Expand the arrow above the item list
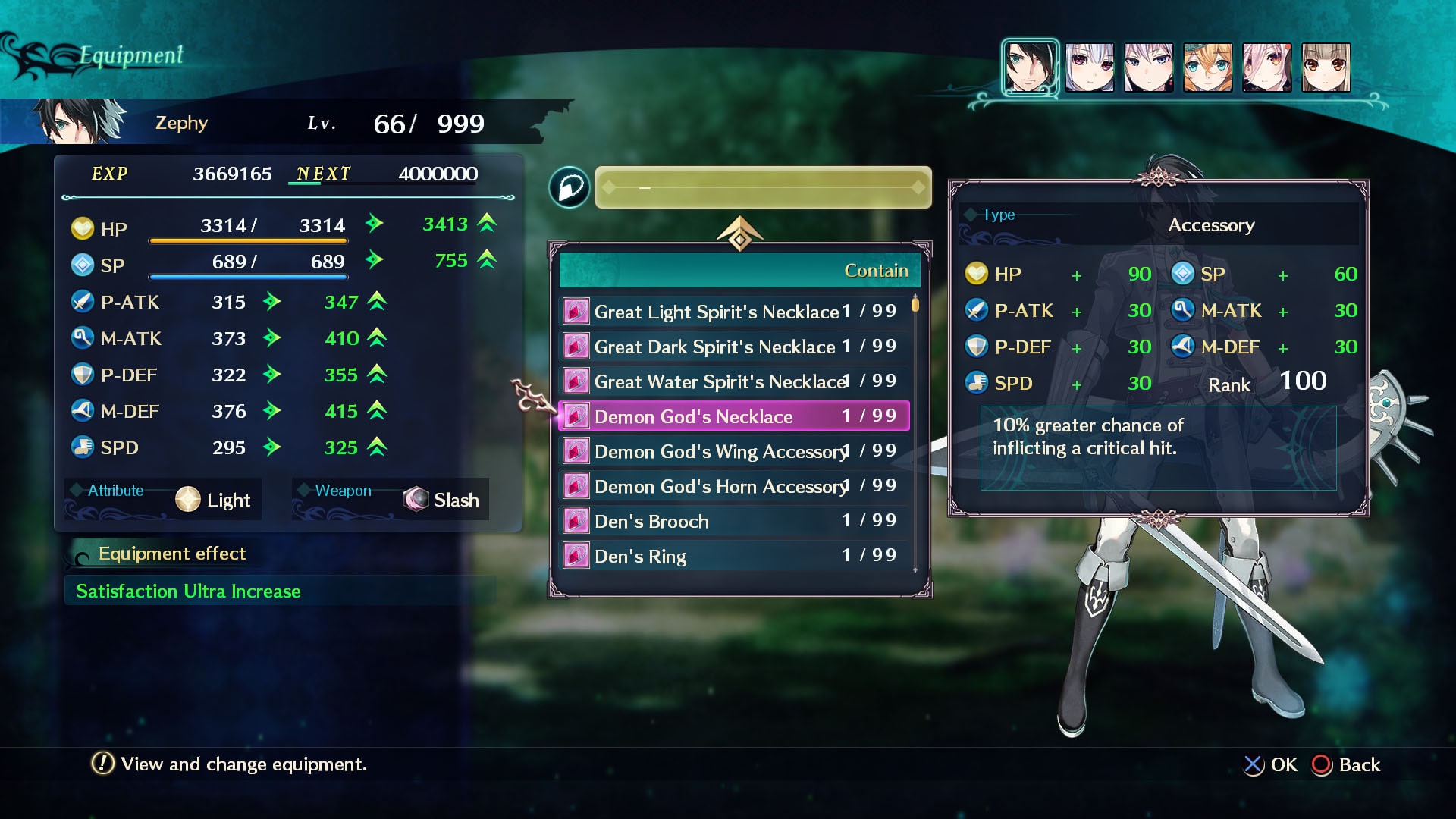The height and width of the screenshot is (819, 1456). 739,234
